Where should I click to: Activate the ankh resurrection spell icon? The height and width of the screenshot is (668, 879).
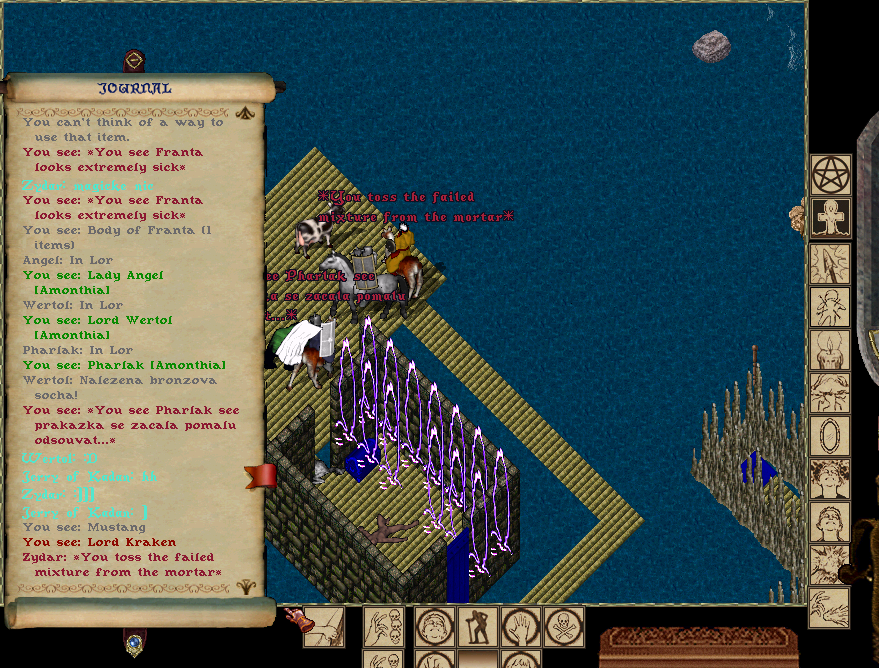pos(829,217)
